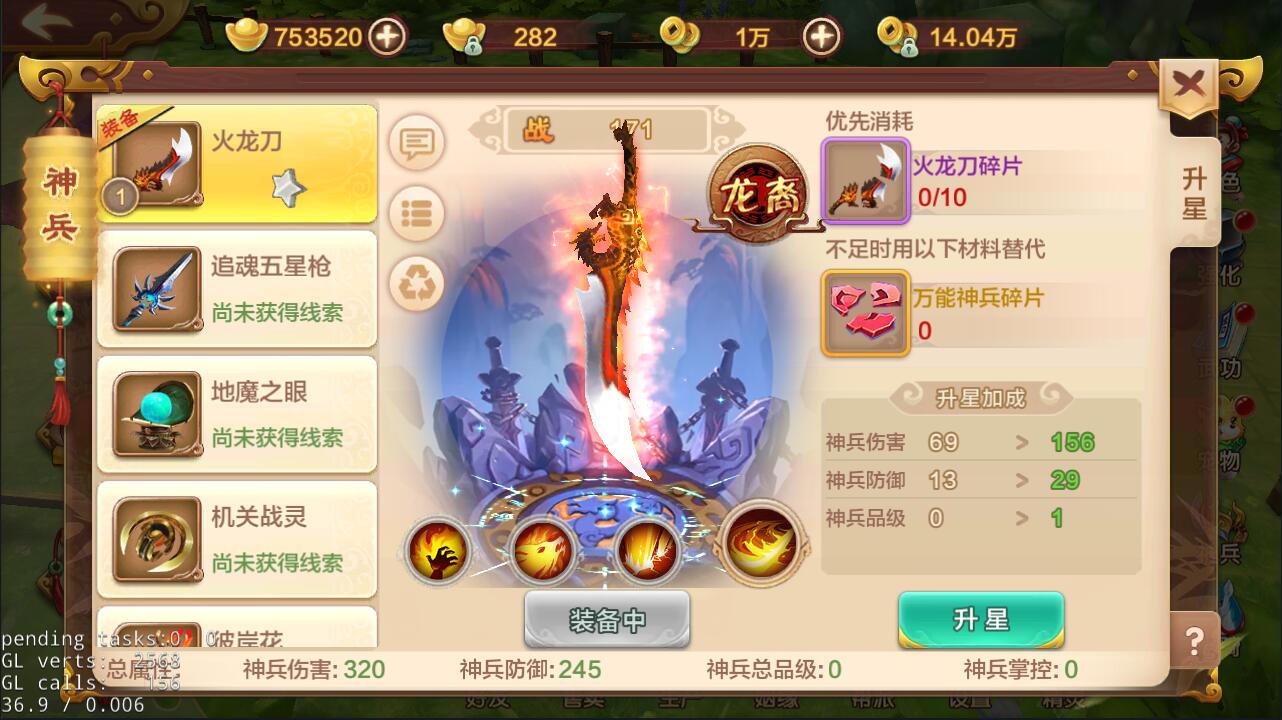The image size is (1282, 720).
Task: Open the chat message bubble icon
Action: pos(417,142)
